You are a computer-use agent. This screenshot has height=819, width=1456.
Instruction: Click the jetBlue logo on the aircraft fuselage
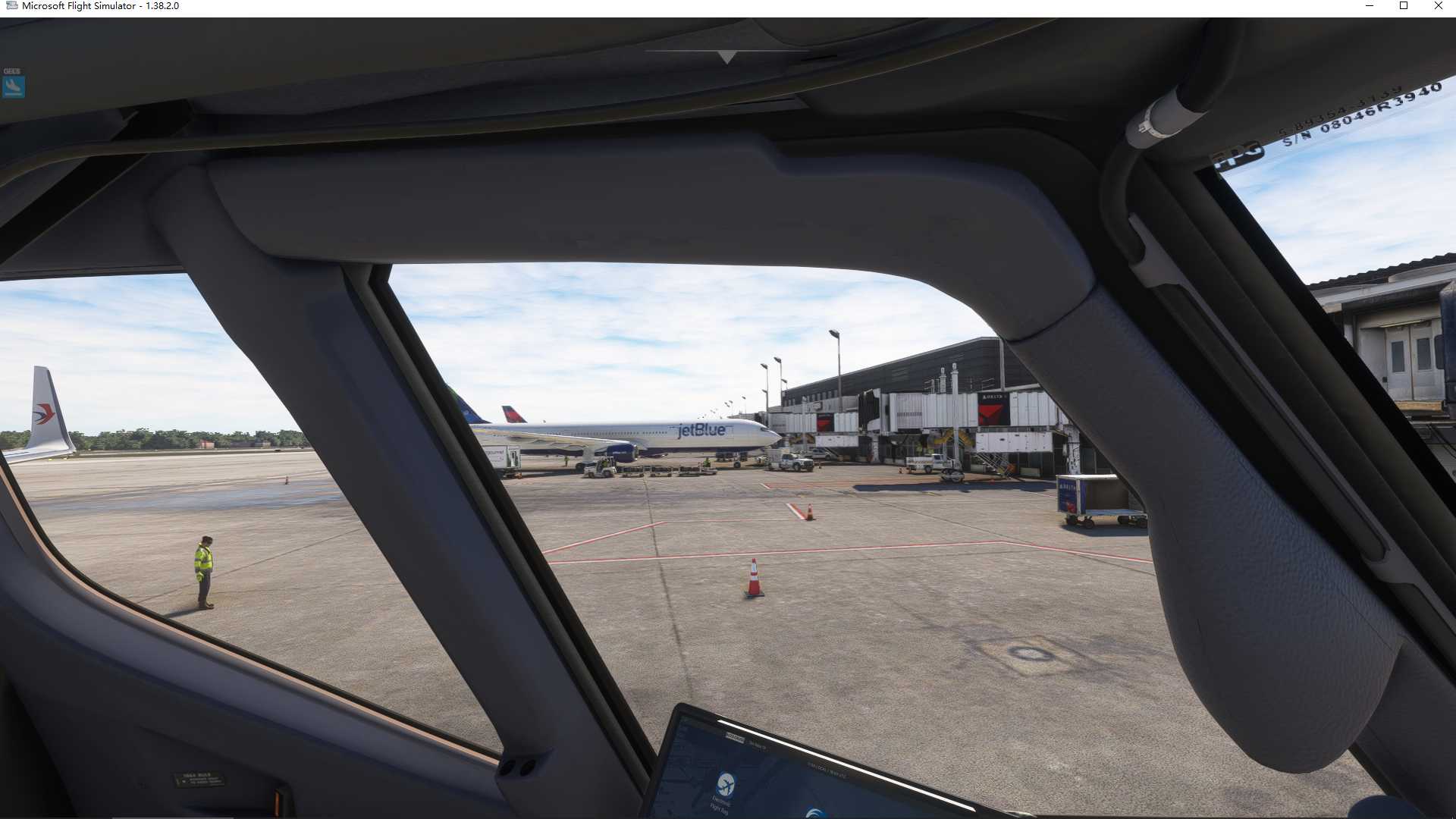tap(701, 430)
